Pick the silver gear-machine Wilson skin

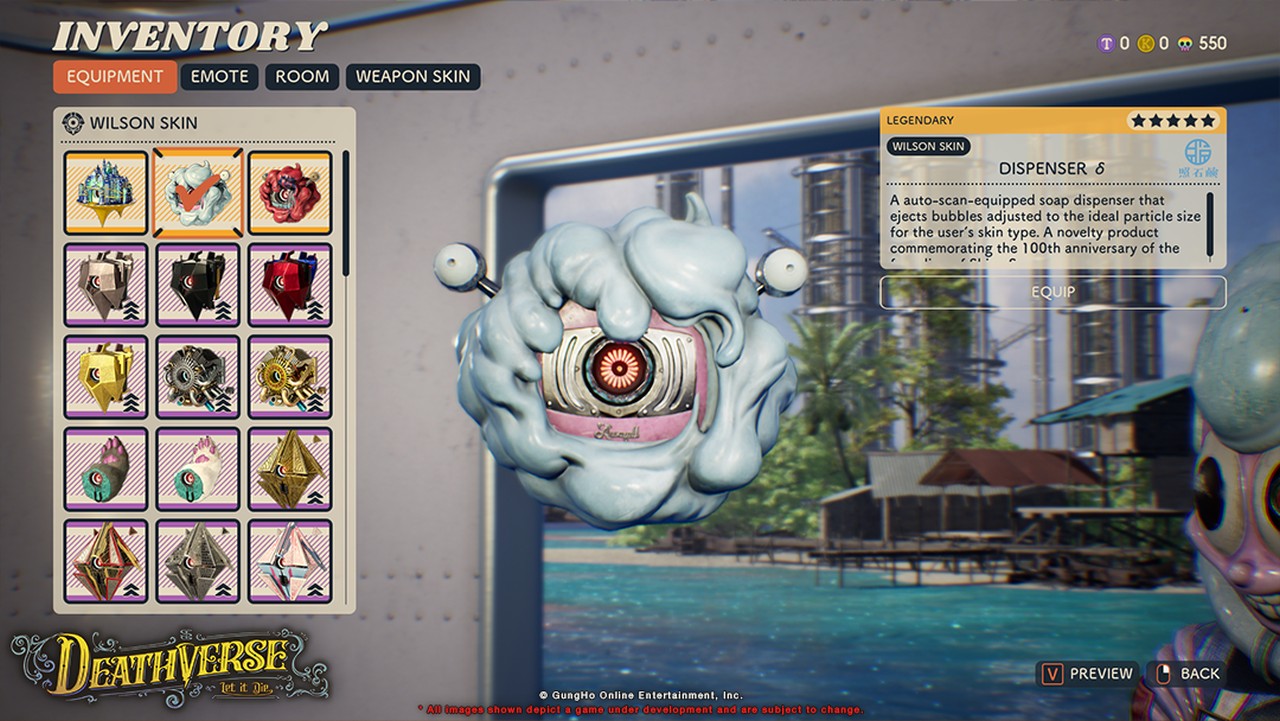(198, 377)
